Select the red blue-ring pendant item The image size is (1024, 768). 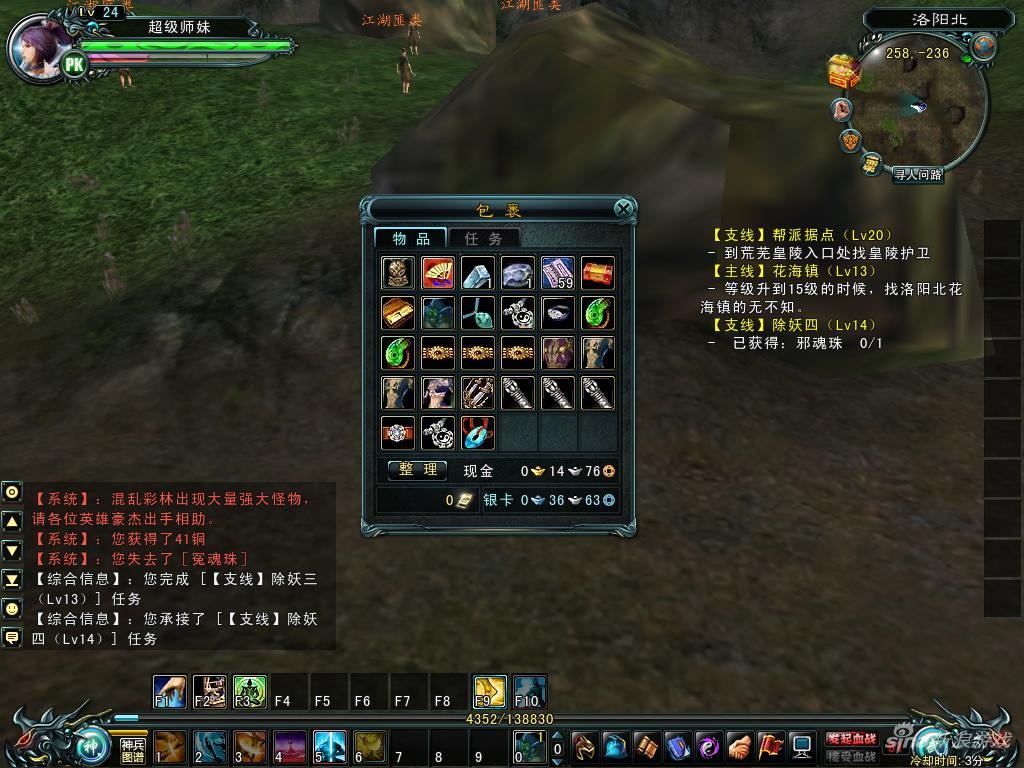click(x=478, y=433)
